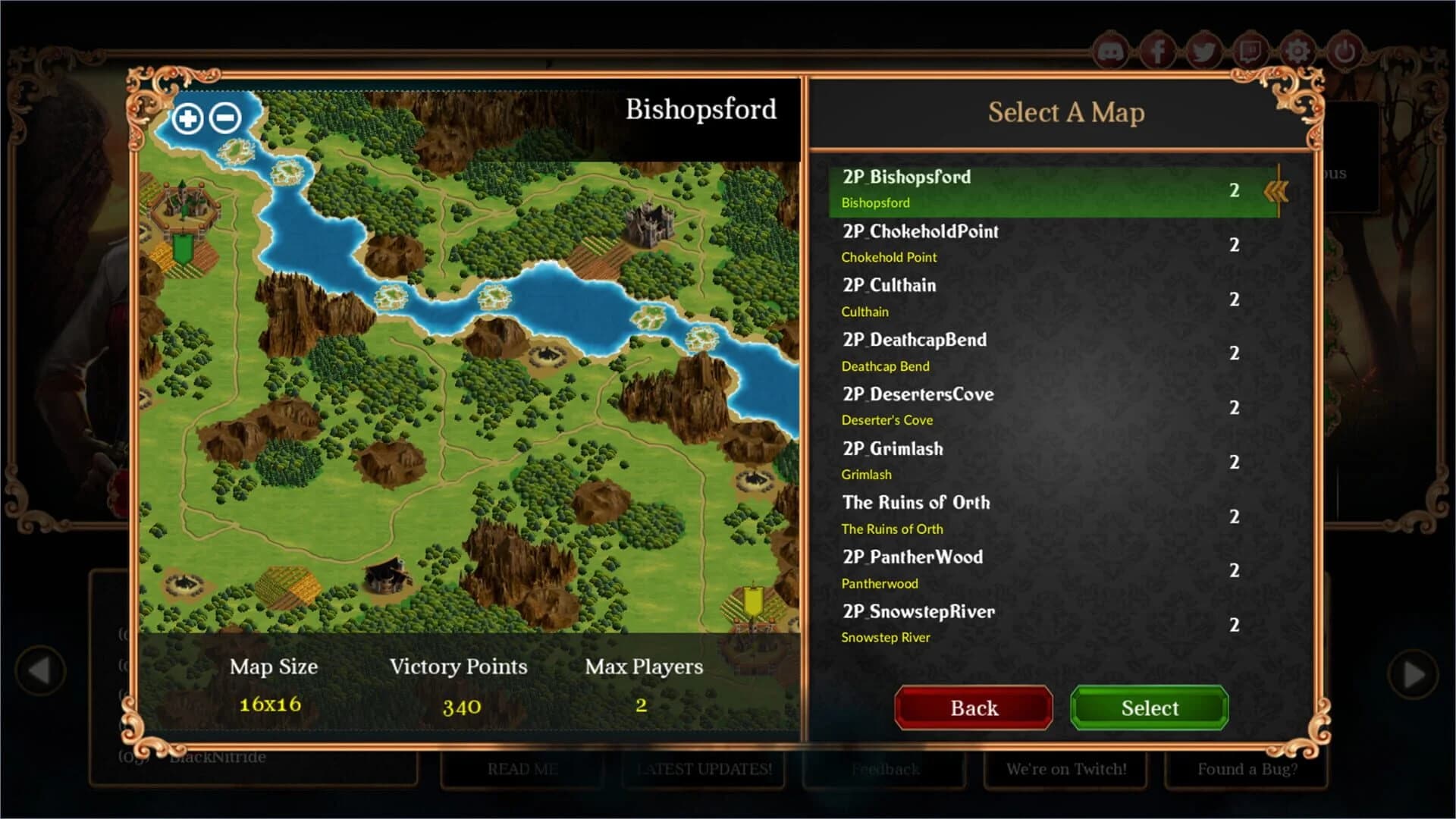Click the We're on Twitch! link
The height and width of the screenshot is (819, 1456).
point(1065,769)
